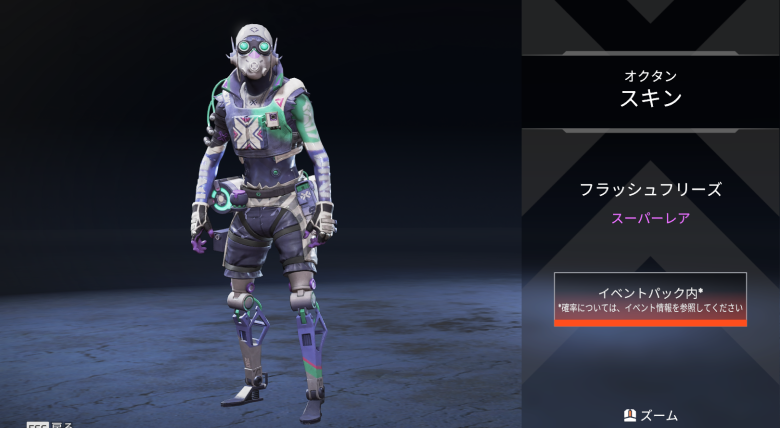This screenshot has height=428, width=780.
Task: Click the イベントパック内 event pack button
Action: pos(650,298)
